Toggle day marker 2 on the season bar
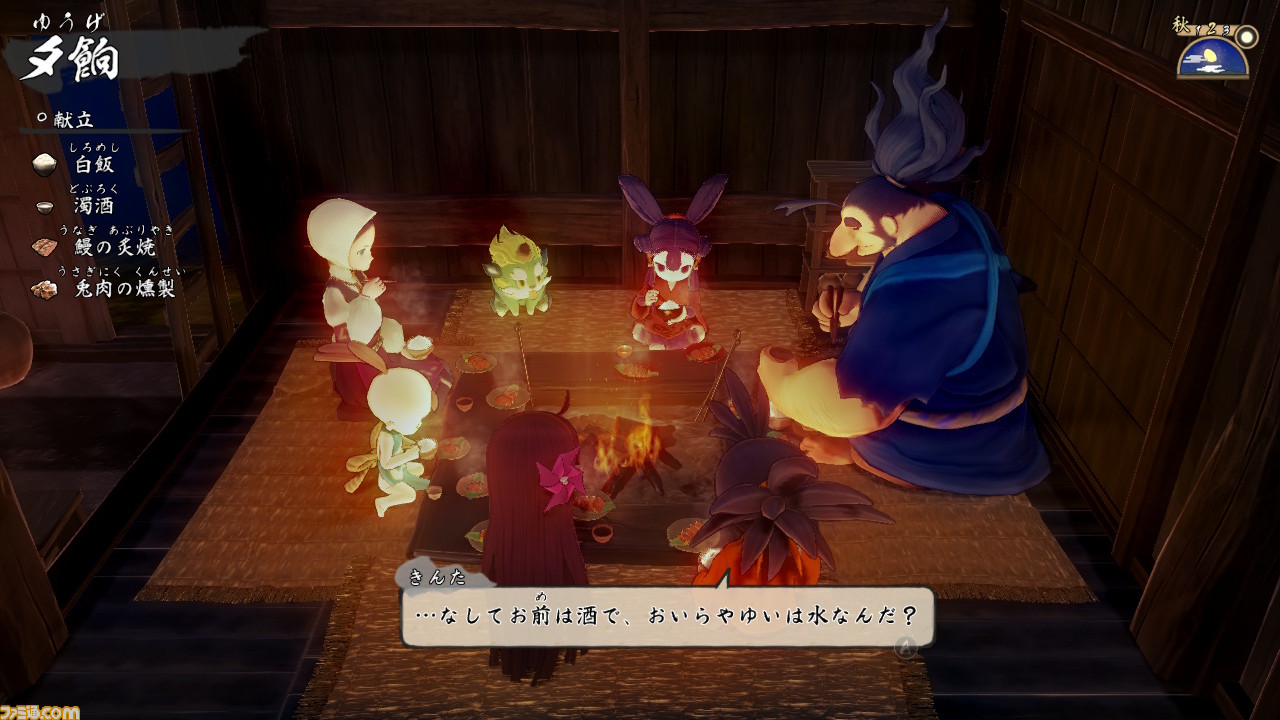 [1211, 28]
